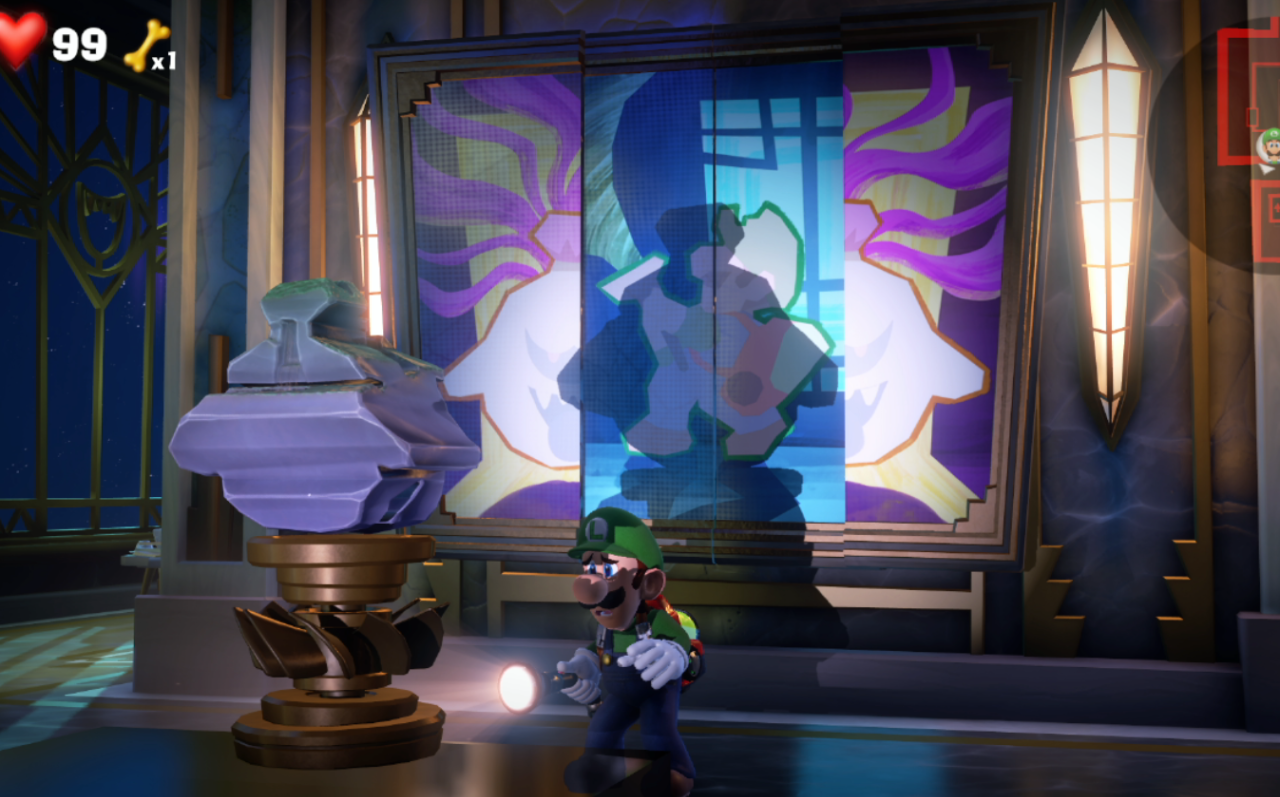1280x797 pixels.
Task: Select the golden bone item icon
Action: click(x=143, y=45)
